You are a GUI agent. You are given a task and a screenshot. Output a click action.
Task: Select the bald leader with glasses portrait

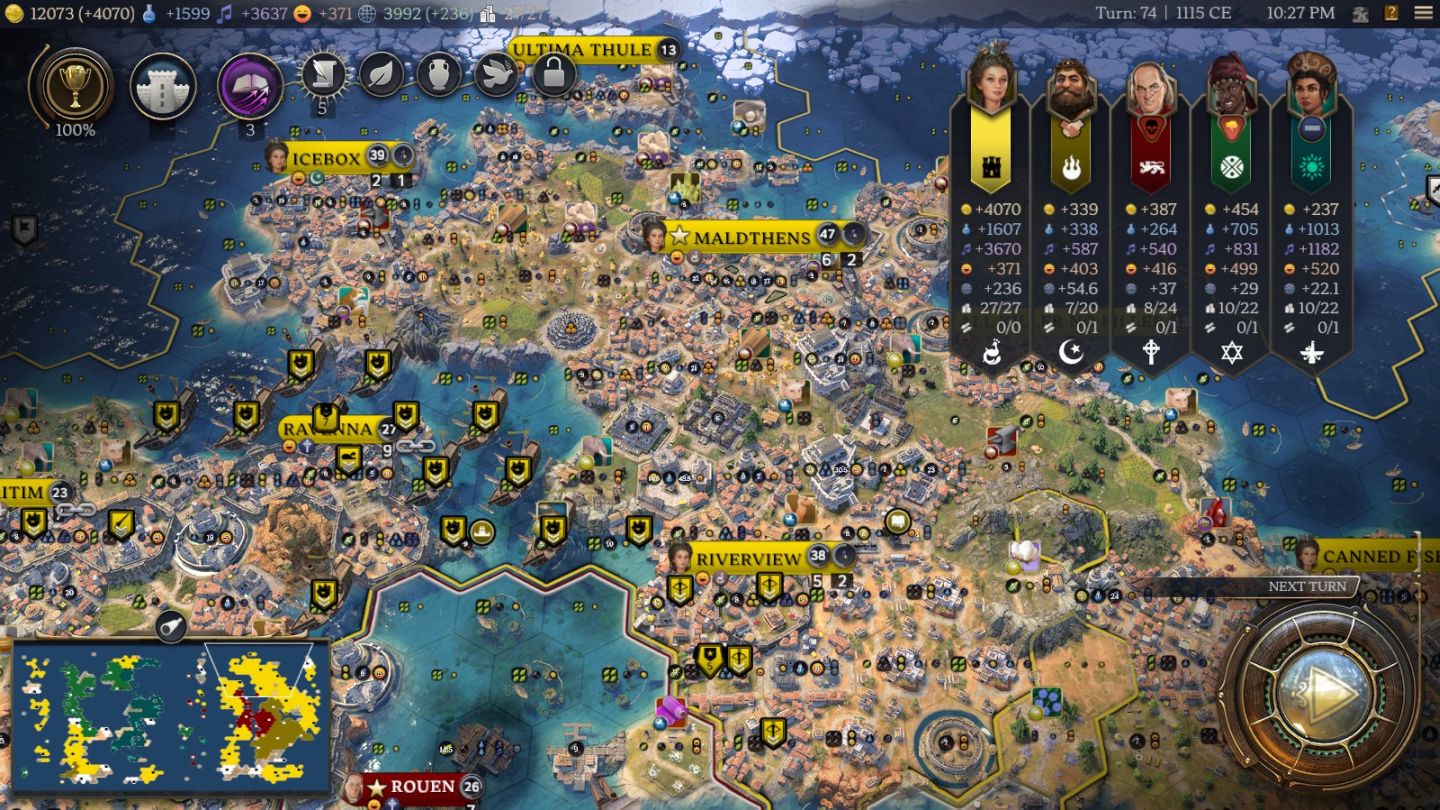pyautogui.click(x=1151, y=88)
